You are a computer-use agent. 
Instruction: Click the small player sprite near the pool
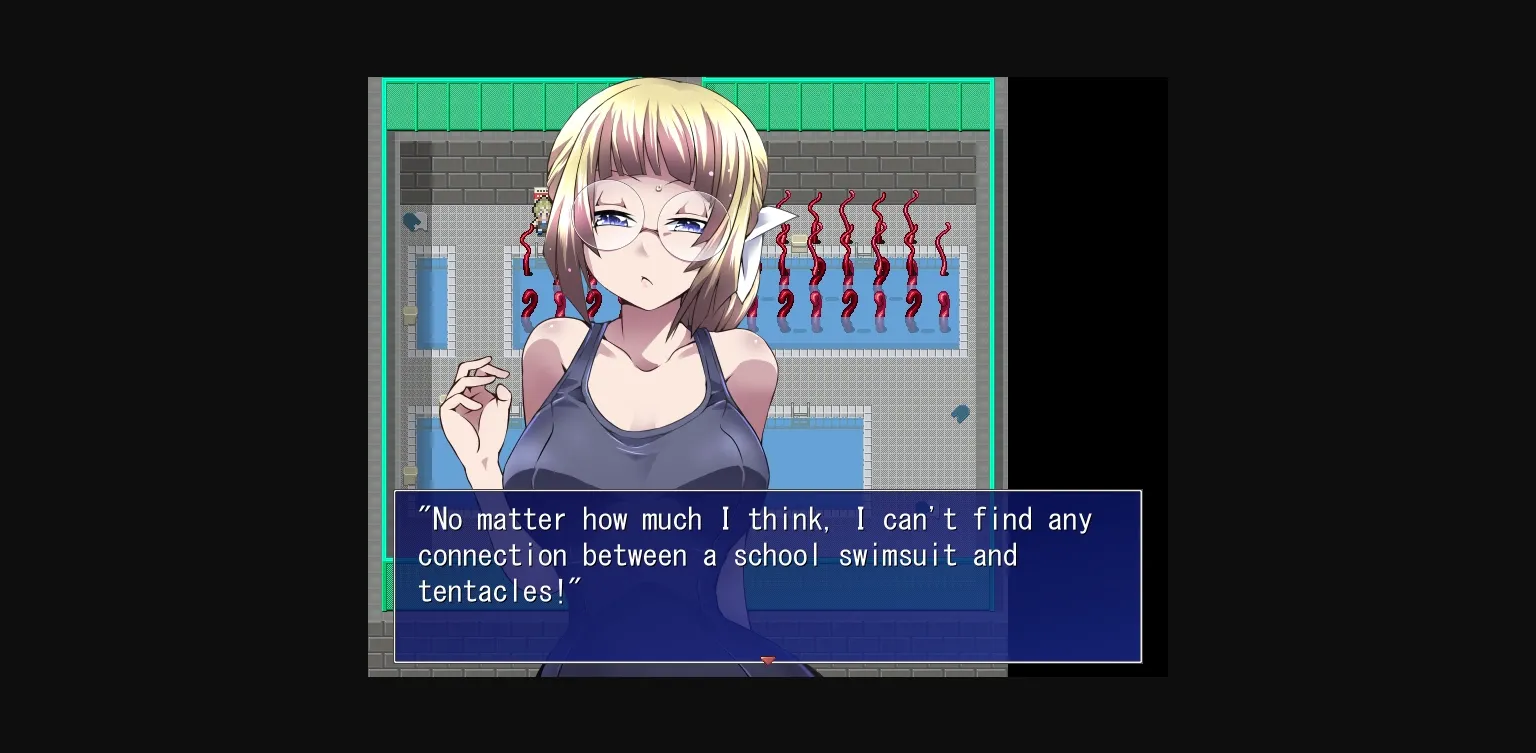click(x=540, y=212)
